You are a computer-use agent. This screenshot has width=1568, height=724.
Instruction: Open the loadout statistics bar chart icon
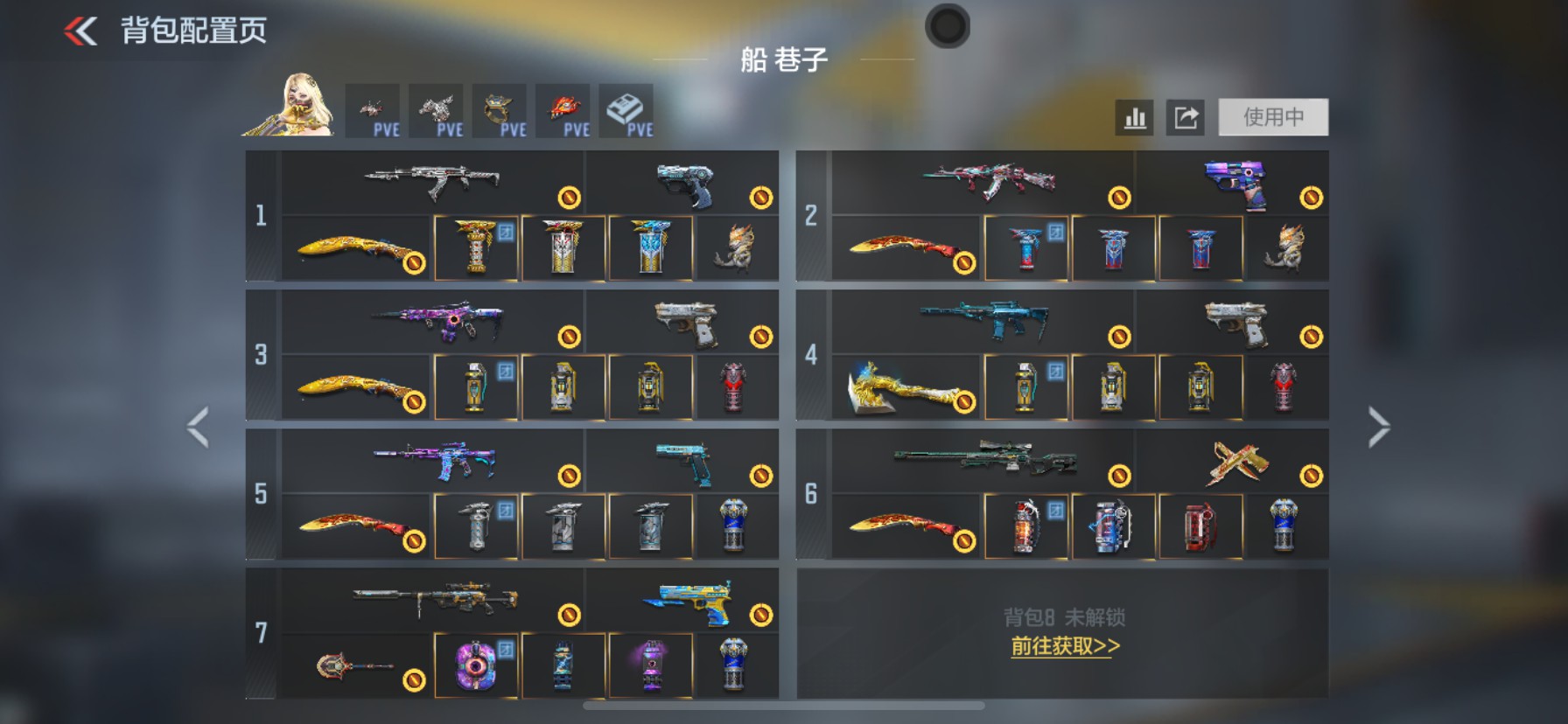pyautogui.click(x=1134, y=116)
